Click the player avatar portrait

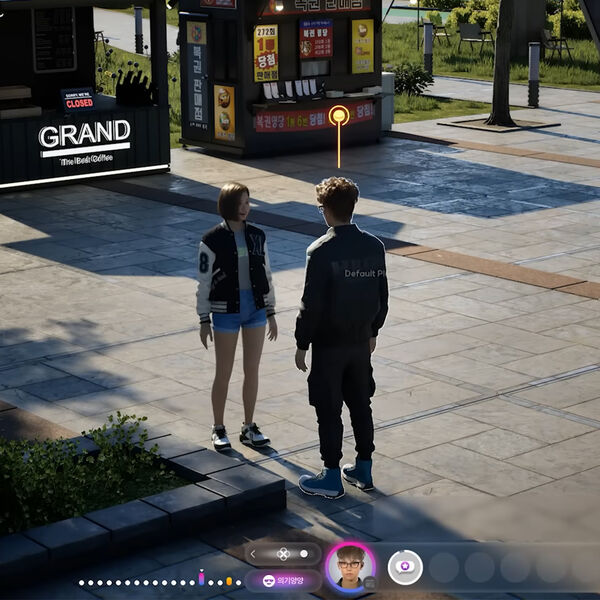point(350,566)
